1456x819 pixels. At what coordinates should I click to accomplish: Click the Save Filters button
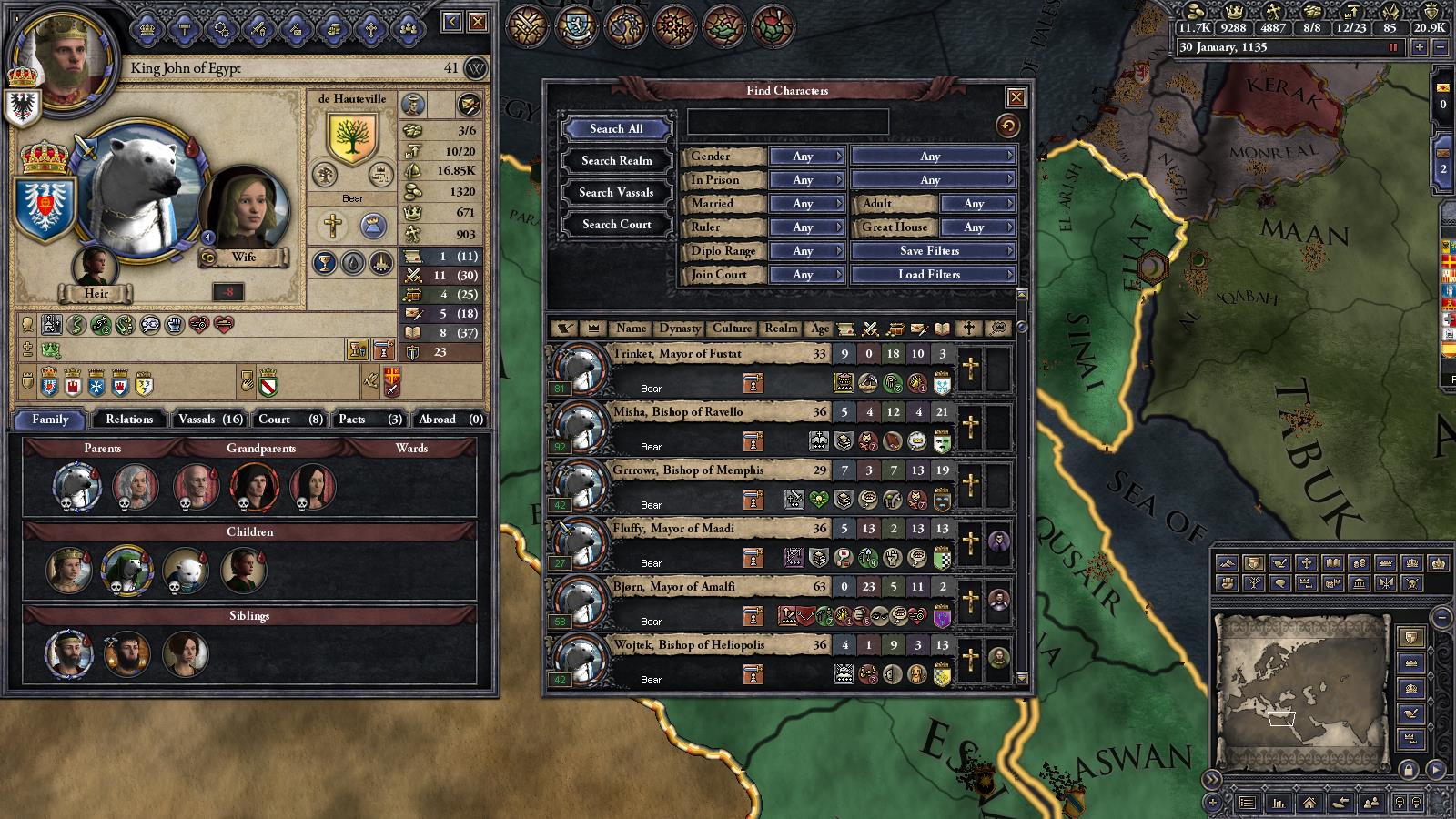[x=933, y=250]
